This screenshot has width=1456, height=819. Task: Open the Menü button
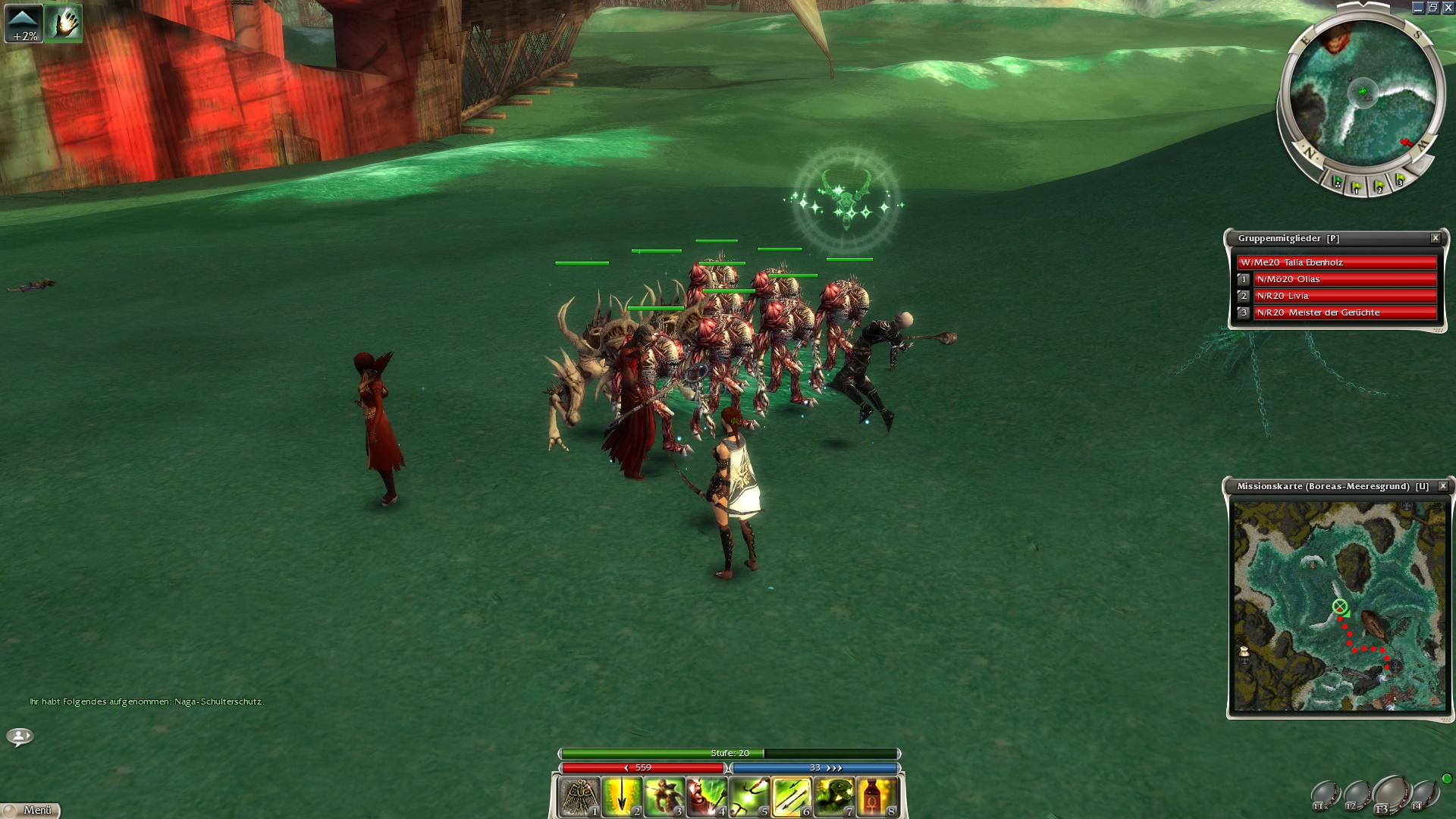[x=31, y=810]
